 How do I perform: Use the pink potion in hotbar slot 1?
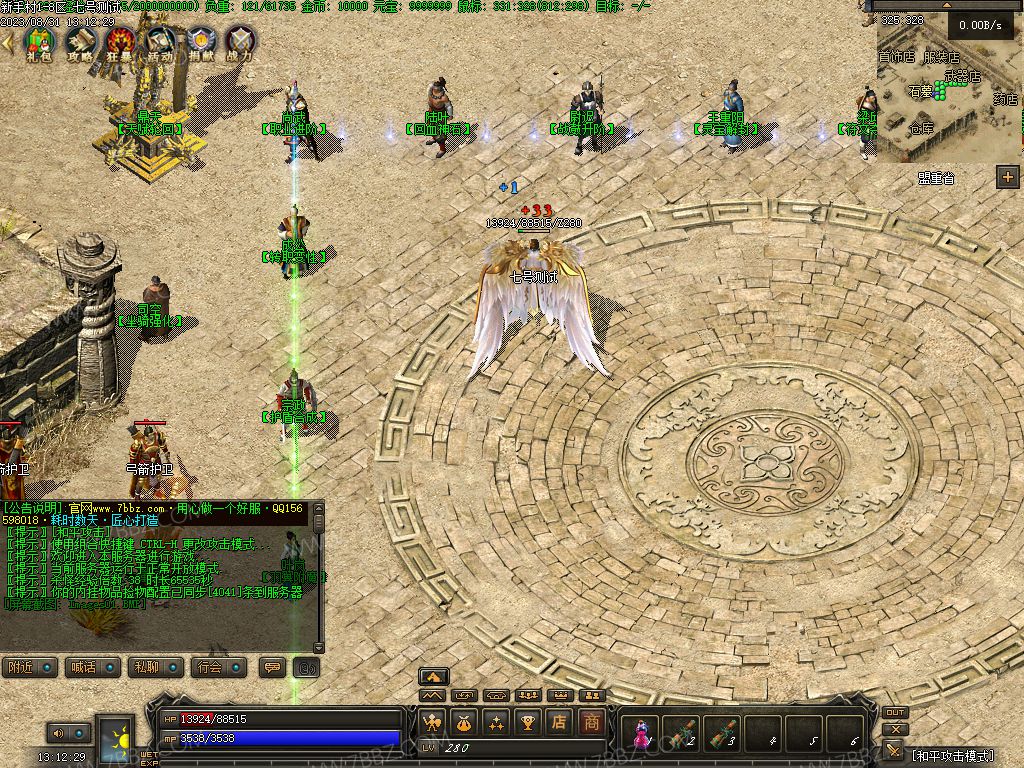[640, 734]
